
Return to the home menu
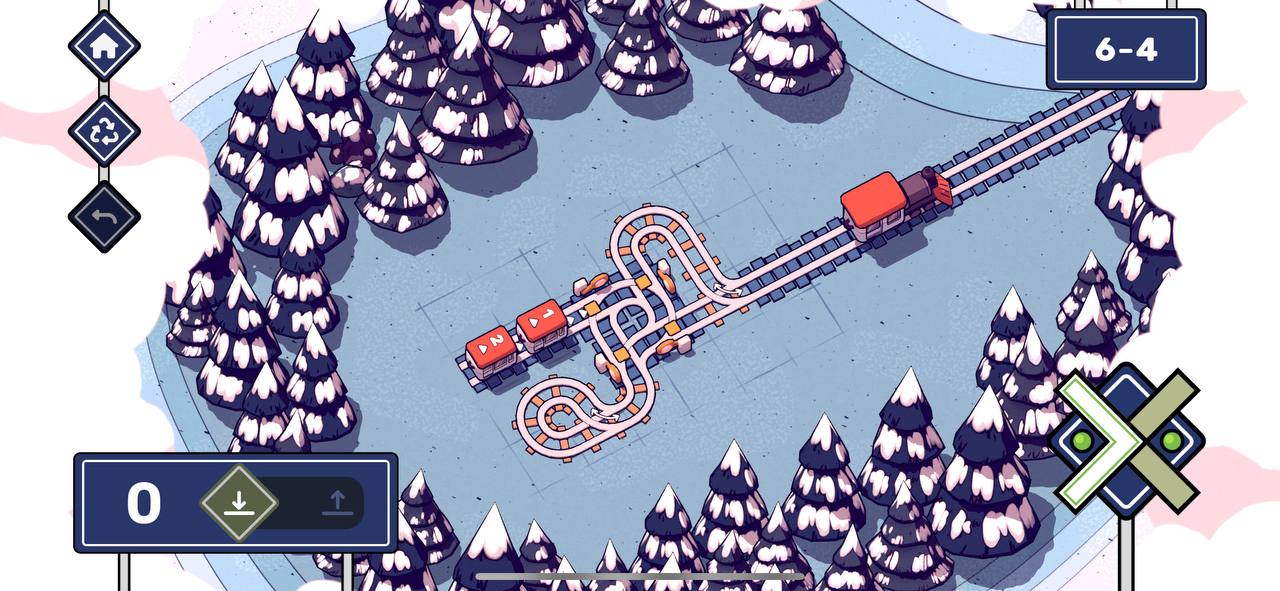tap(104, 45)
